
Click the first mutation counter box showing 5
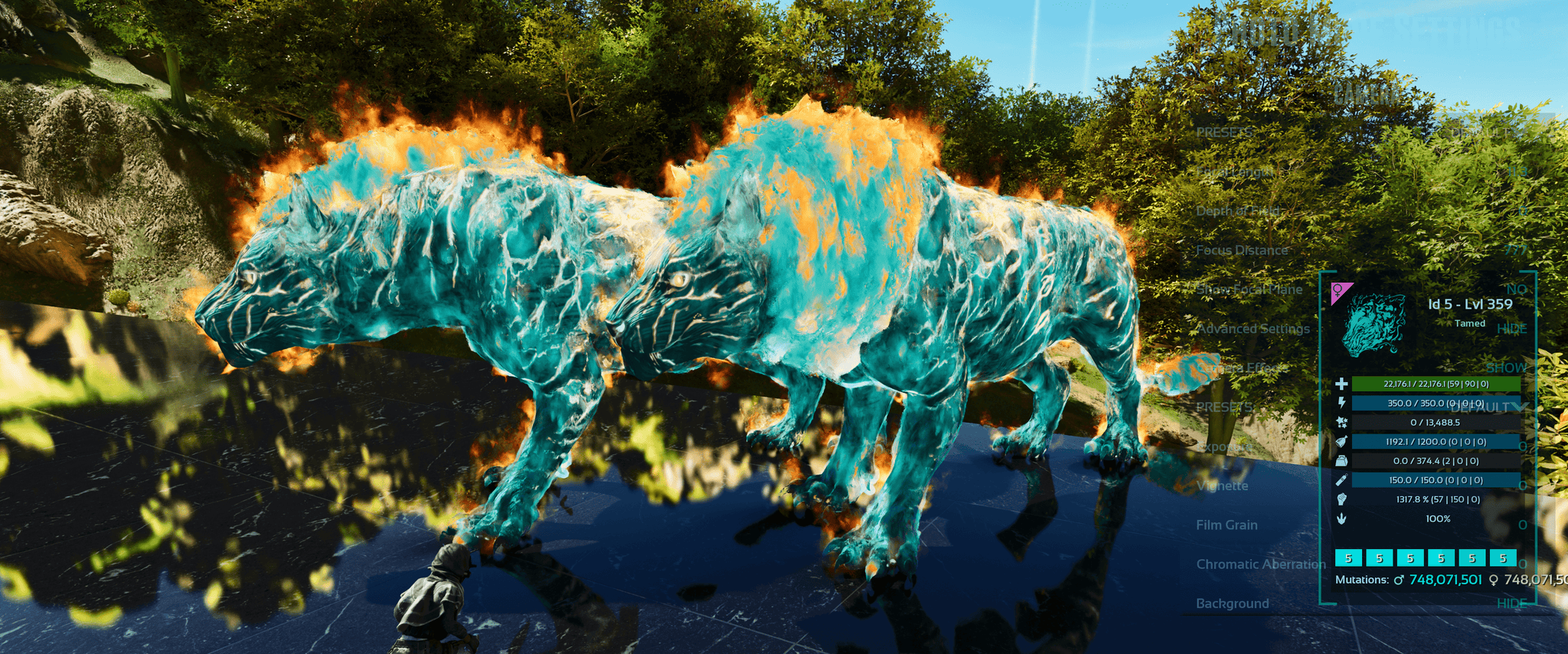(x=1348, y=558)
